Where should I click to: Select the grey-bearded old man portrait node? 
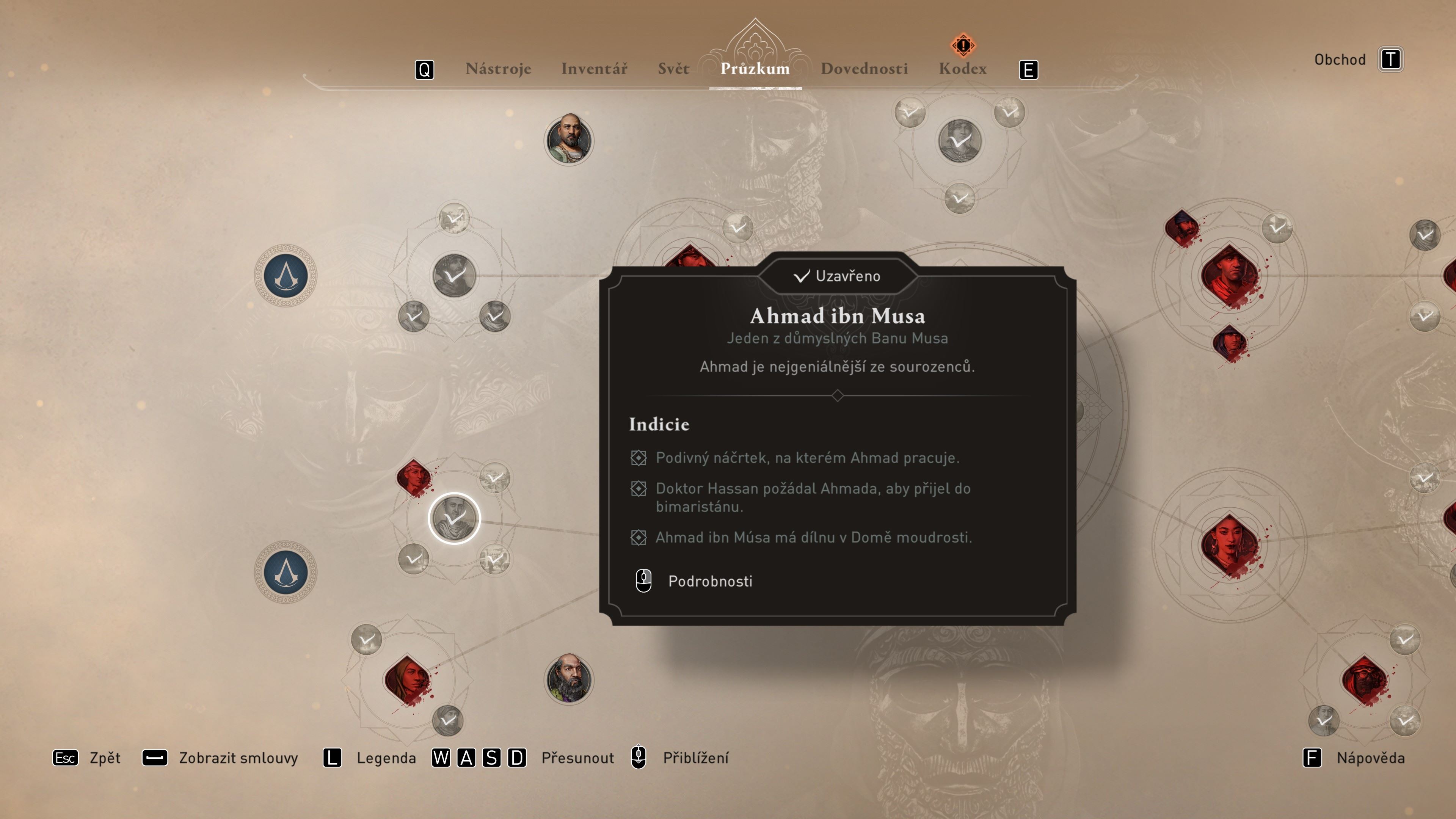click(569, 678)
